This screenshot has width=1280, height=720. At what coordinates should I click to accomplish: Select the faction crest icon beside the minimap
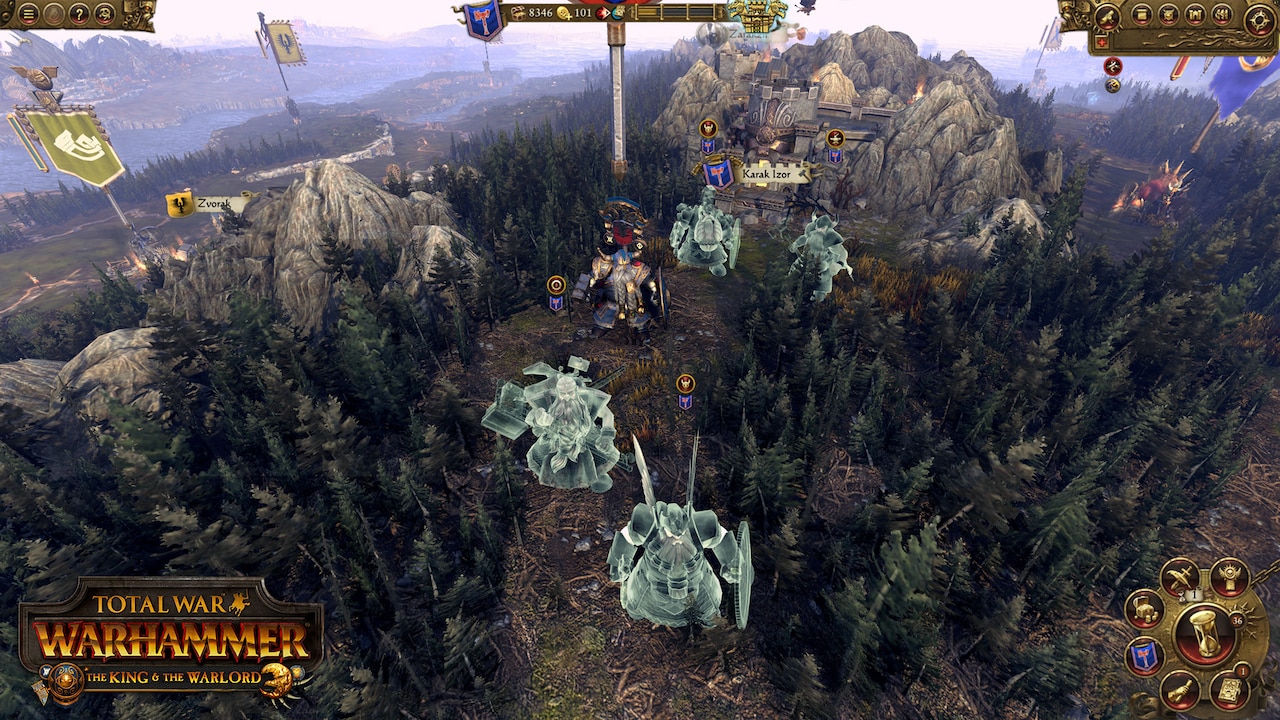1168,13
